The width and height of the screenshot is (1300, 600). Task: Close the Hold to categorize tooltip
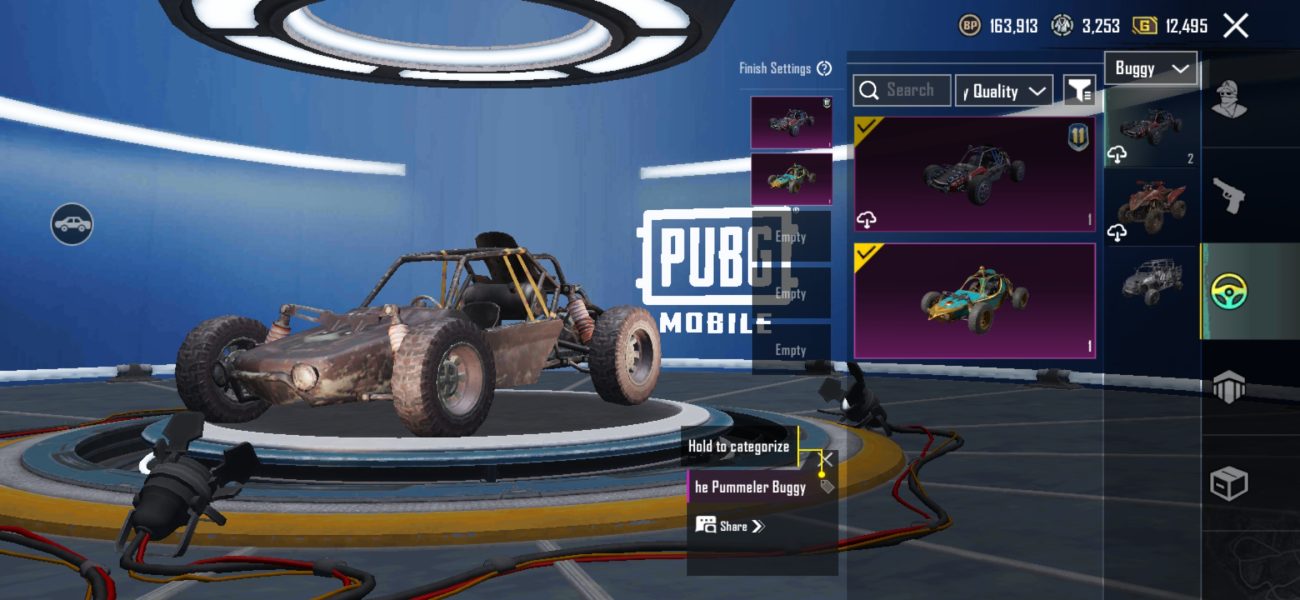(x=828, y=458)
